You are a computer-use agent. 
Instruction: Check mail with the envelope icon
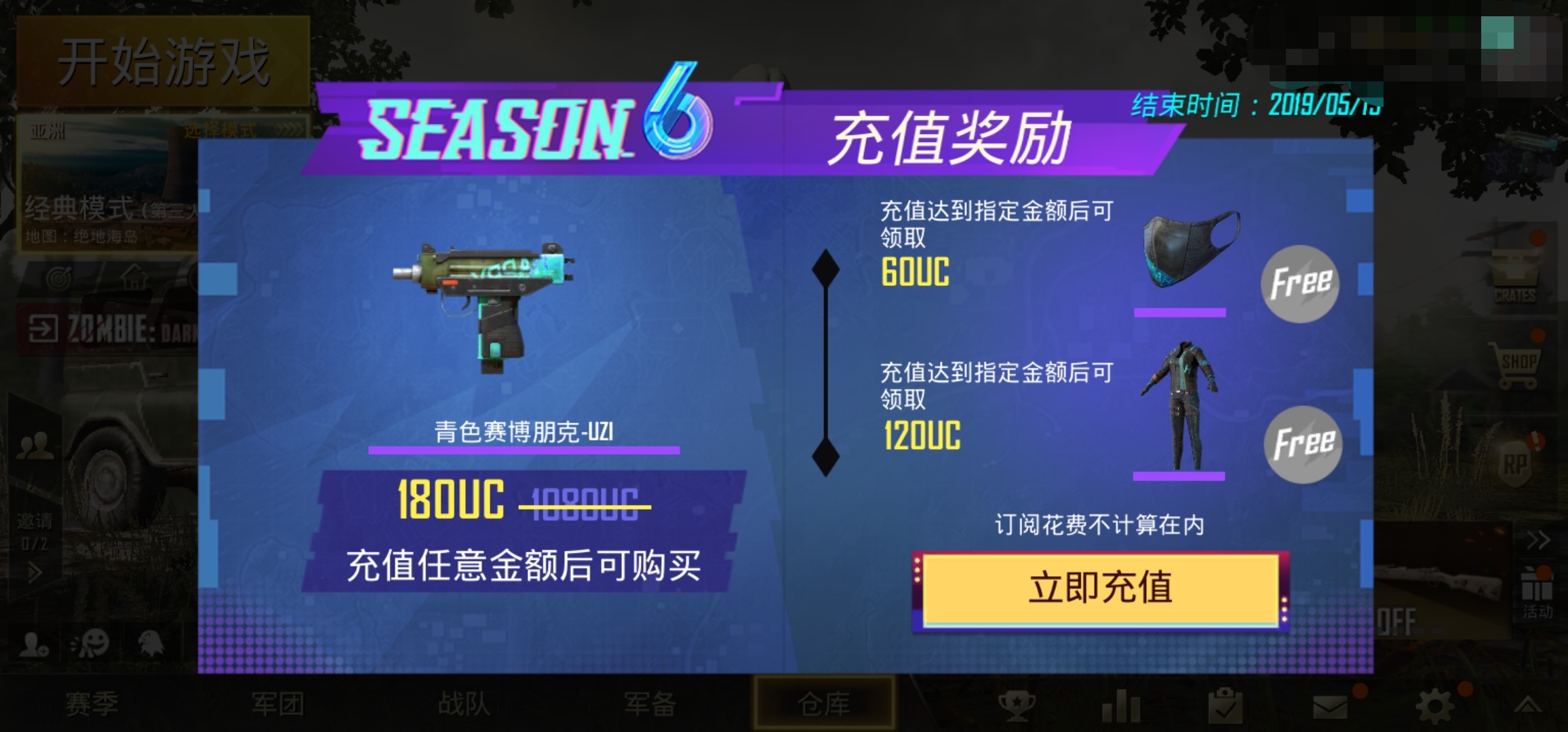(x=1331, y=707)
